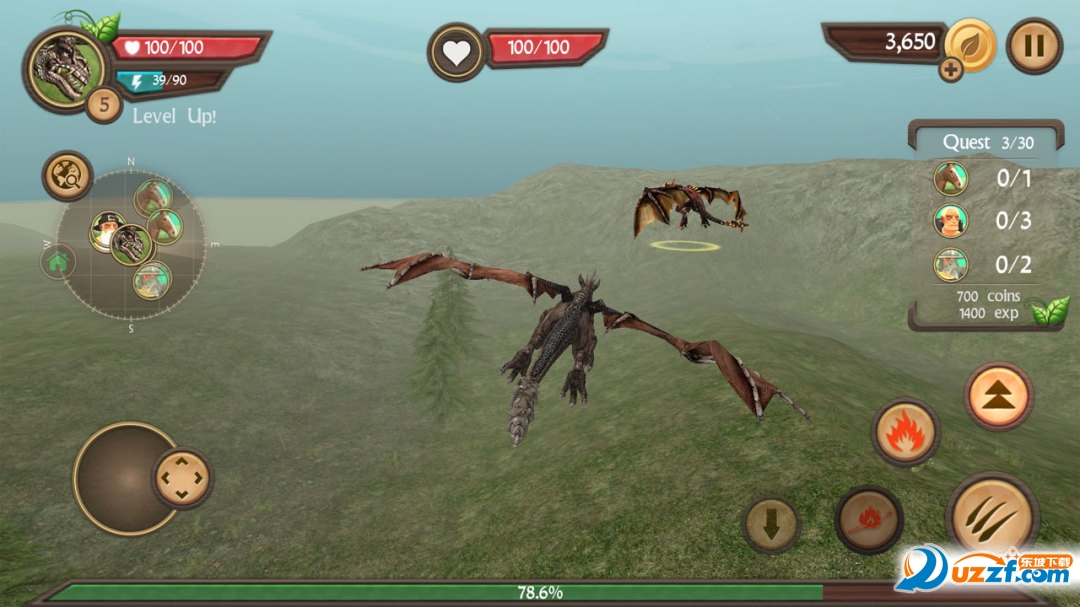Tap the plus button to add coins
Image resolution: width=1080 pixels, height=607 pixels.
pos(950,70)
